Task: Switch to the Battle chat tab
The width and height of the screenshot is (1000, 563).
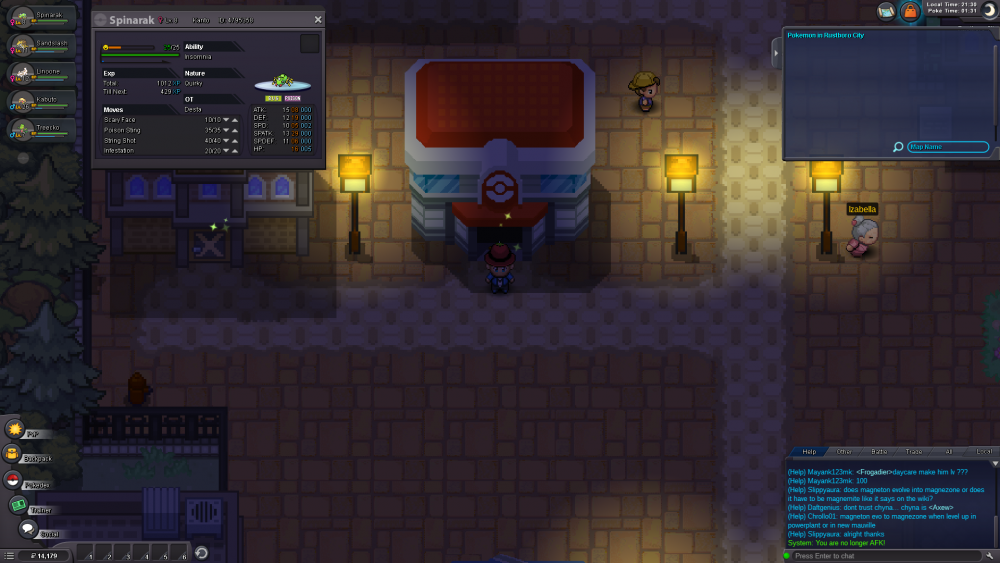Action: [879, 452]
